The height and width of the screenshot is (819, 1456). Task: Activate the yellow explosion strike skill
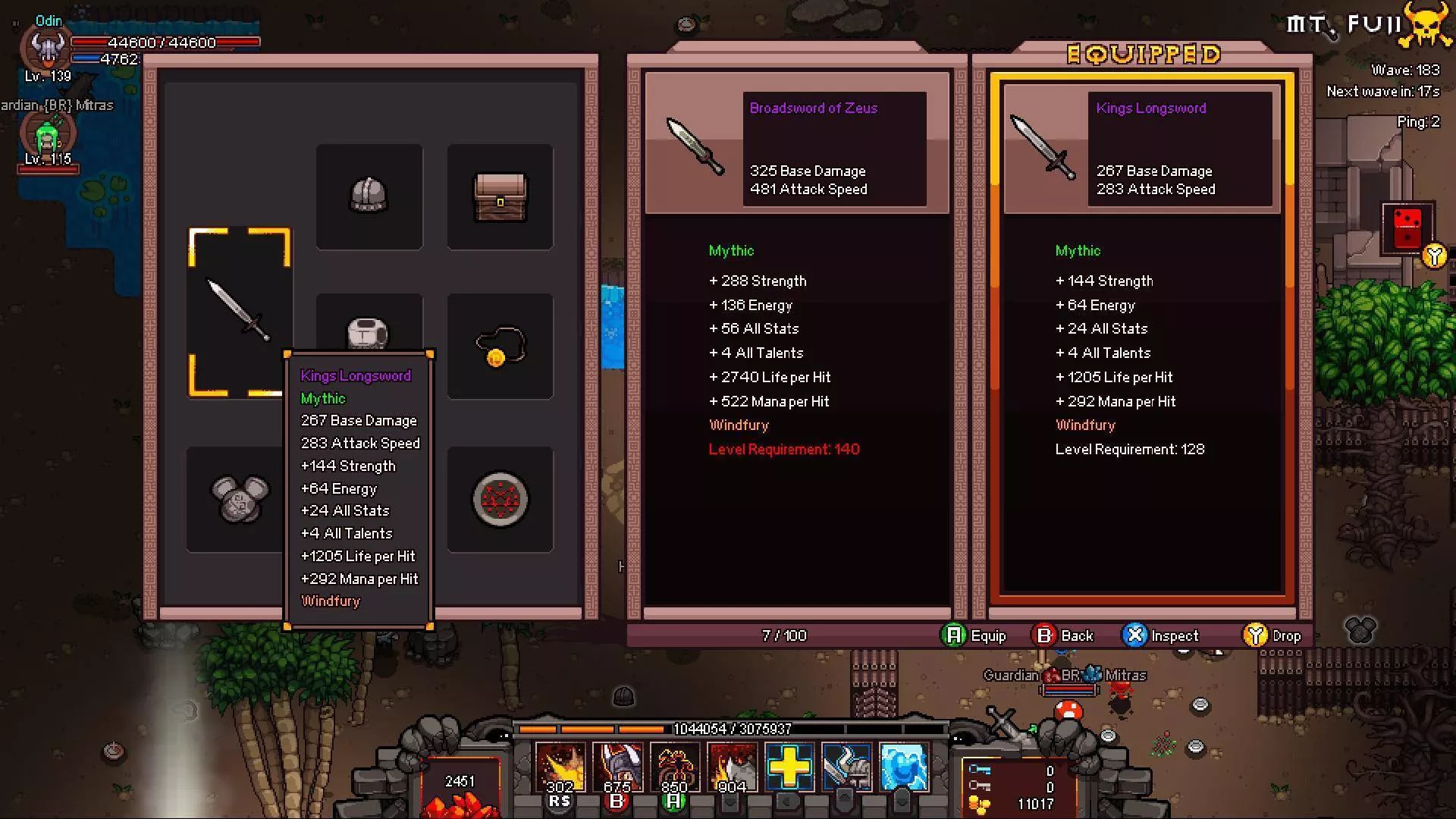pos(560,767)
